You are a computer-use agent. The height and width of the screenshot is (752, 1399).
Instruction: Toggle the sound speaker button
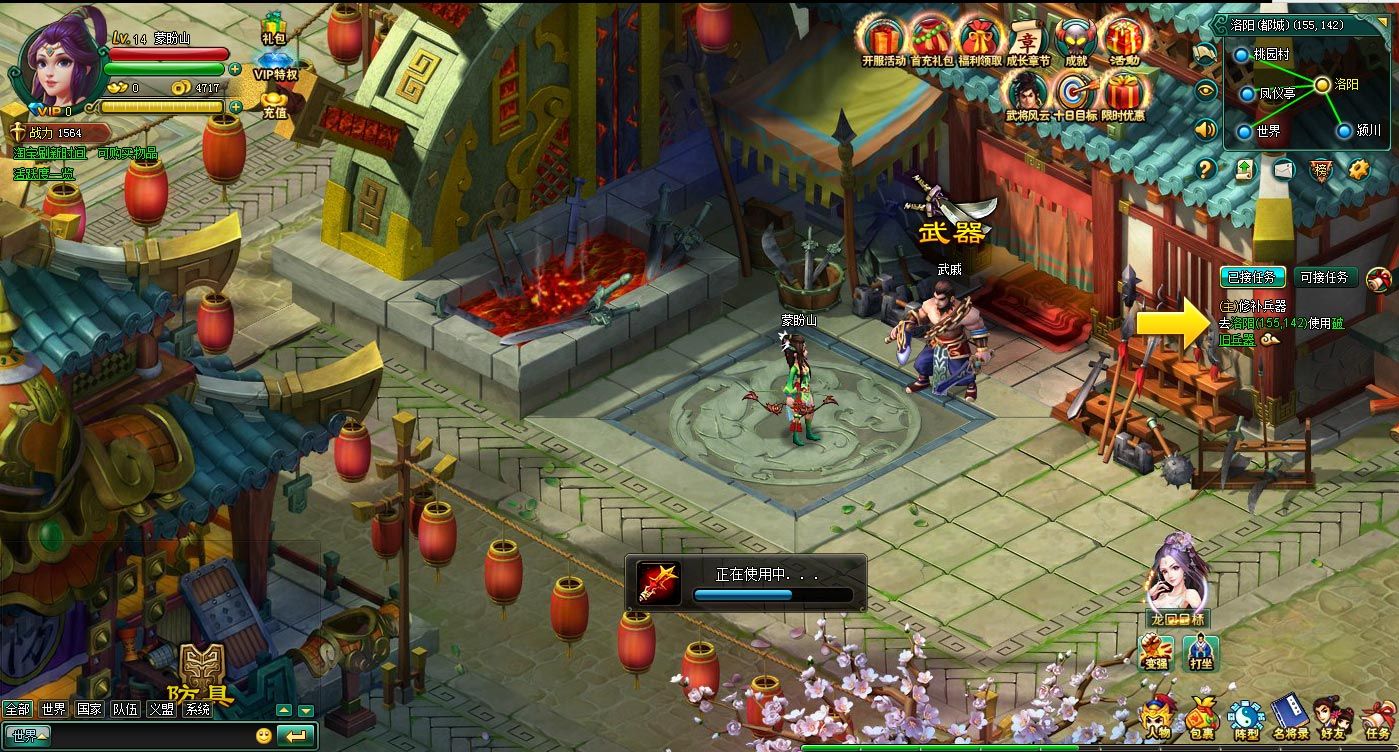[1206, 129]
